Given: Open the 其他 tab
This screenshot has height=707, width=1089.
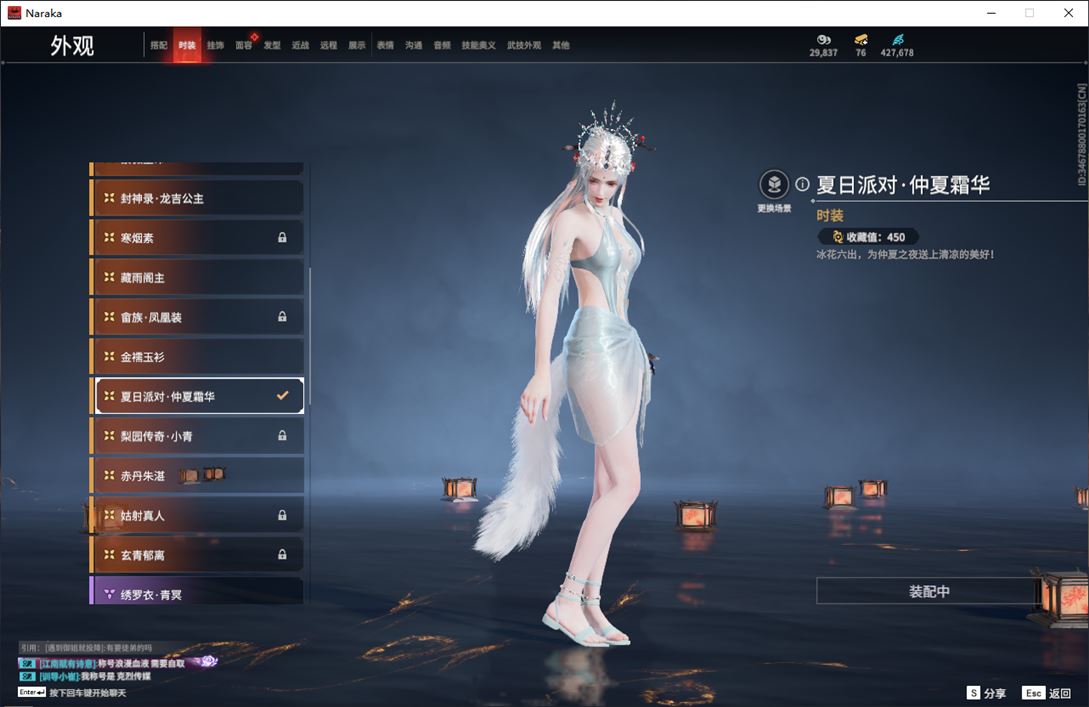Looking at the screenshot, I should (x=561, y=46).
